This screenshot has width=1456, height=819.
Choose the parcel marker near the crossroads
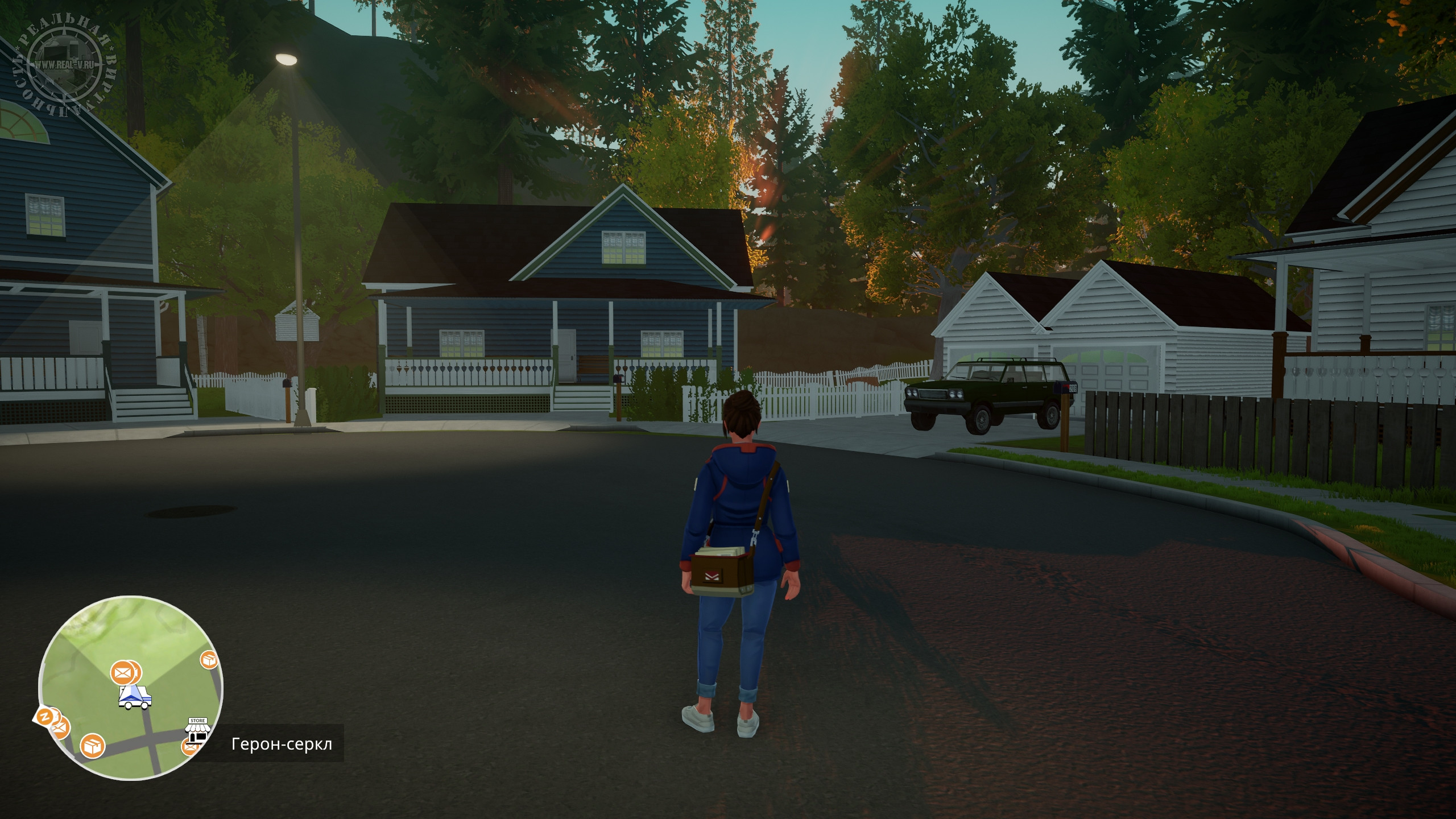pyautogui.click(x=92, y=746)
